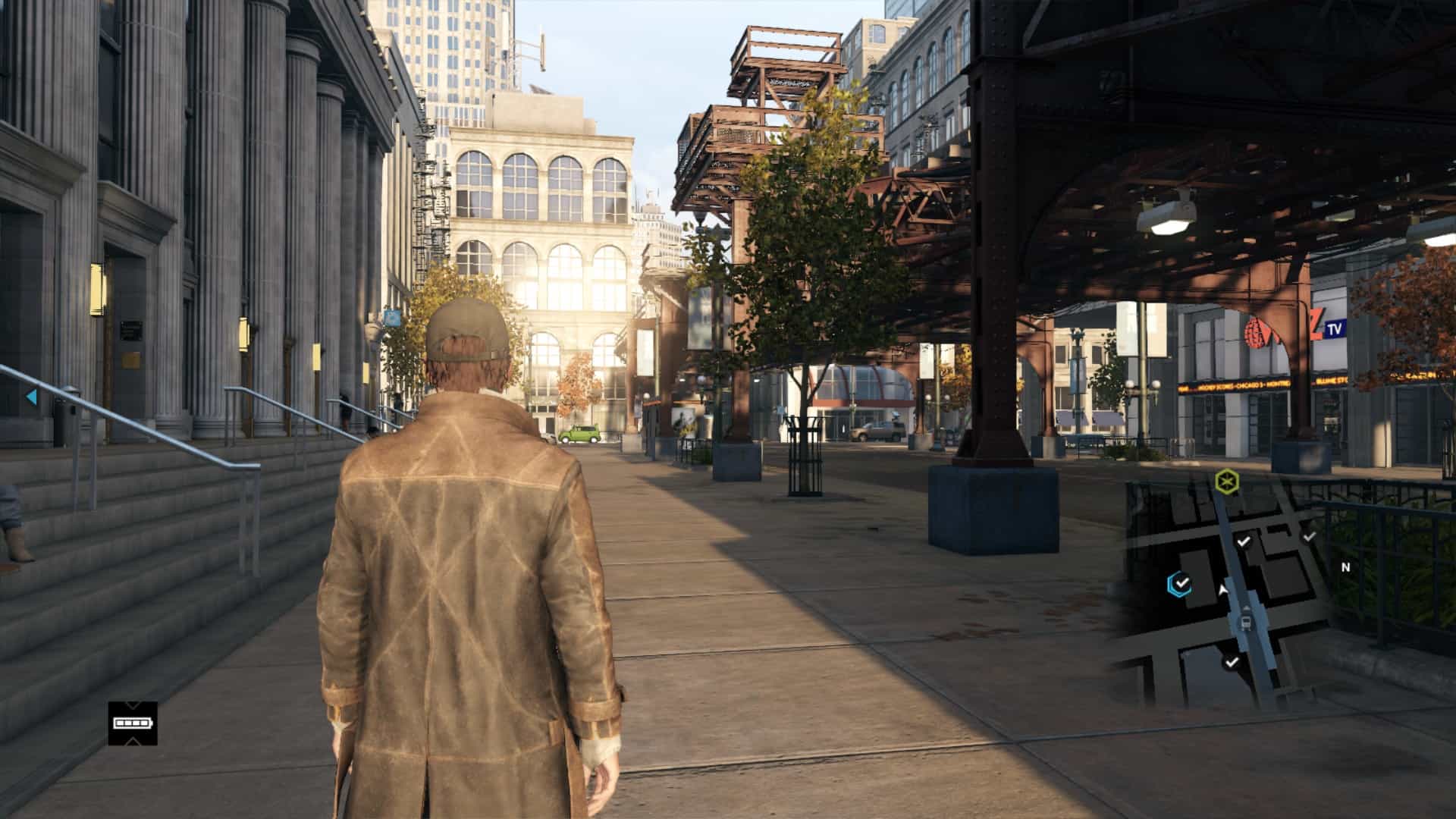The width and height of the screenshot is (1456, 819).
Task: Select the blue hexagon checkmark marker
Action: (x=1179, y=583)
